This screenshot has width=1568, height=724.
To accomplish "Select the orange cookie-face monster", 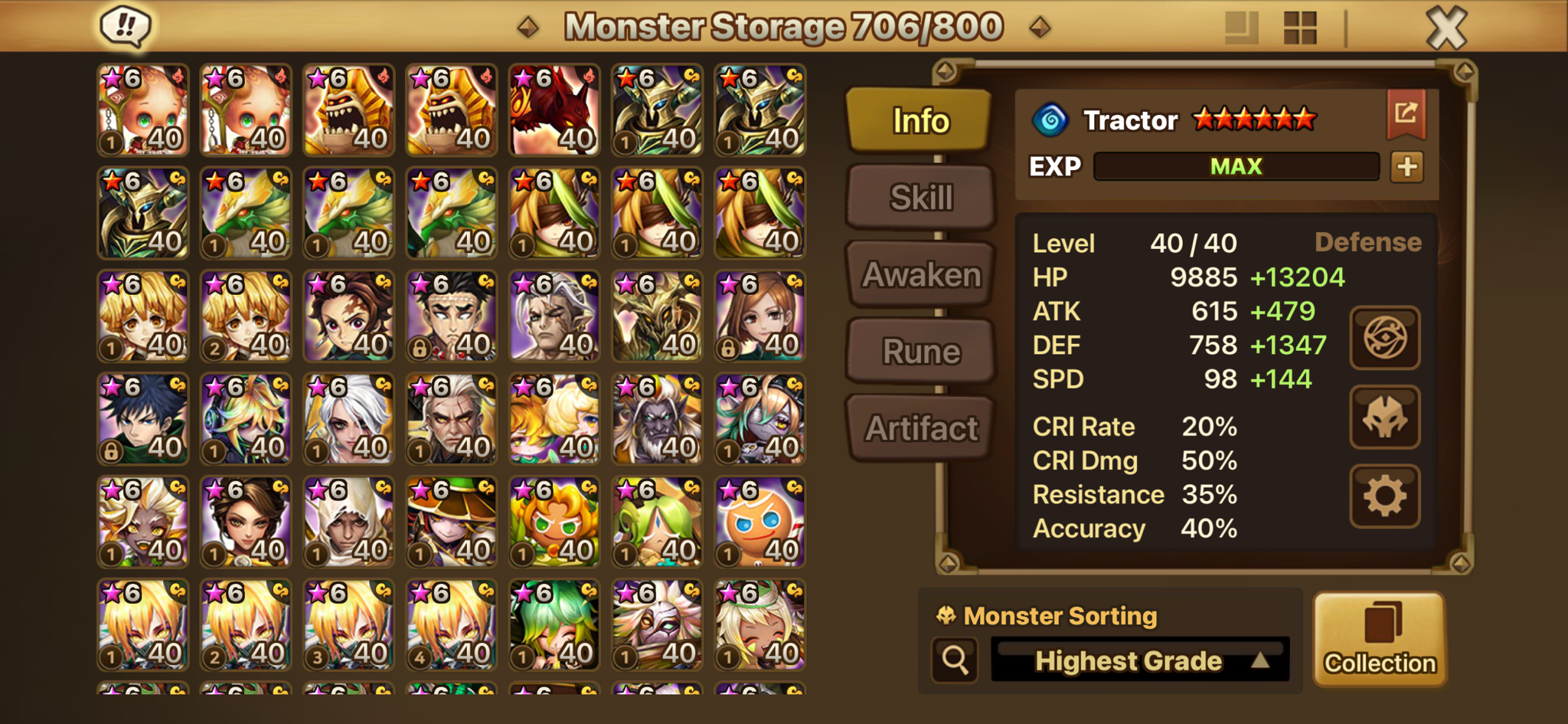I will pos(759,523).
